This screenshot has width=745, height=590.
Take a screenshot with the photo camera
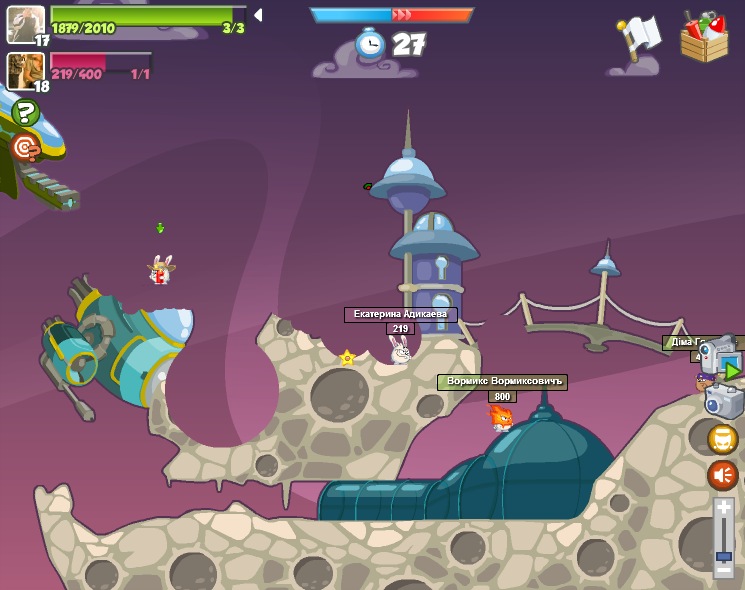(x=724, y=402)
